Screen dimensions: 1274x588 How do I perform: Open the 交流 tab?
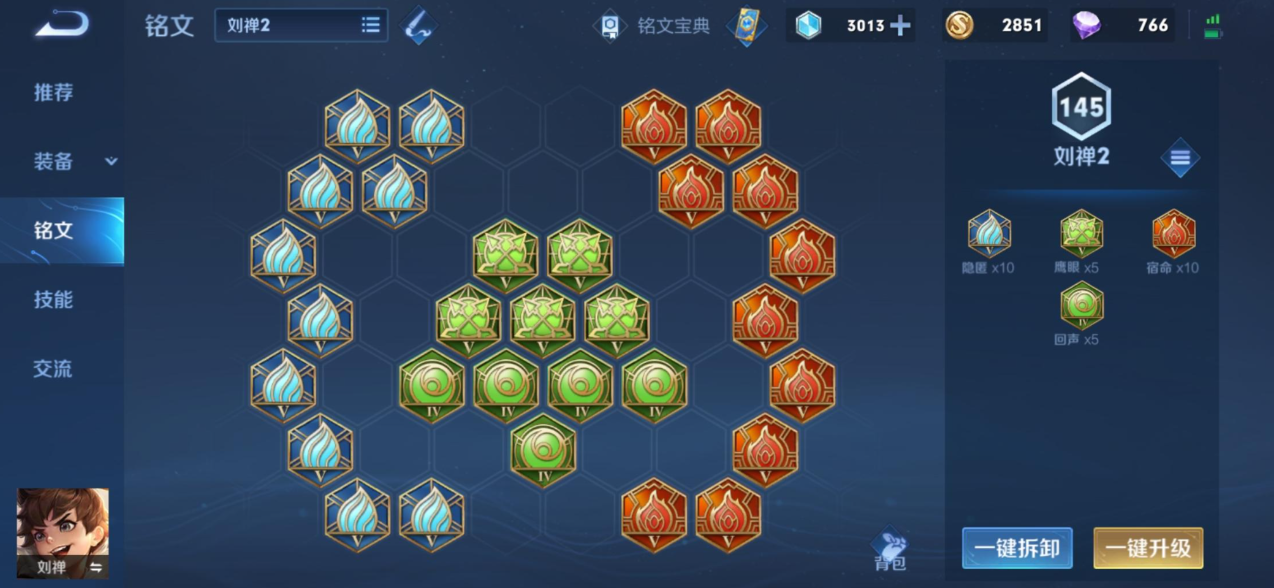54,369
